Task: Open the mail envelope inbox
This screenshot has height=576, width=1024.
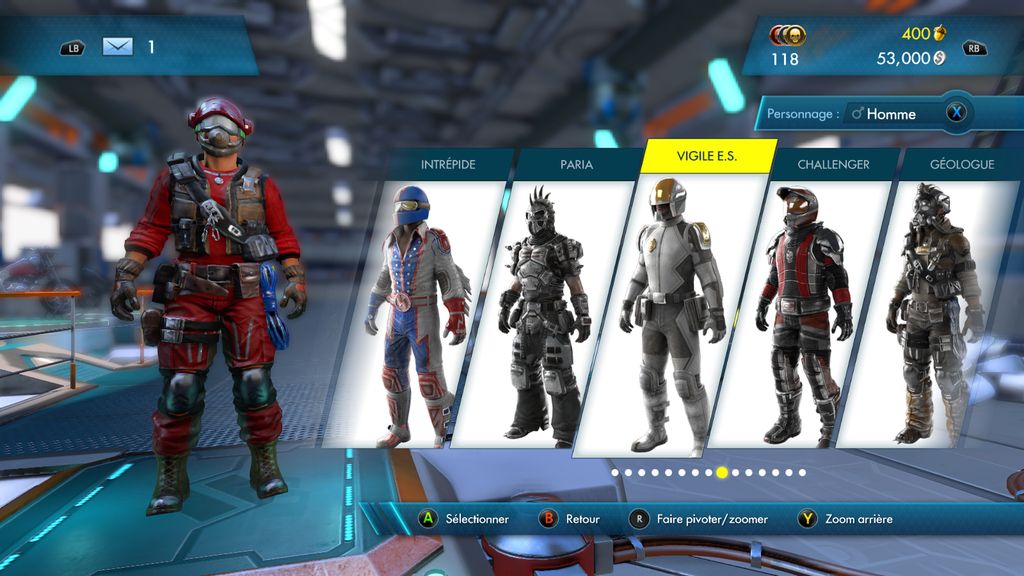Action: click(x=117, y=46)
